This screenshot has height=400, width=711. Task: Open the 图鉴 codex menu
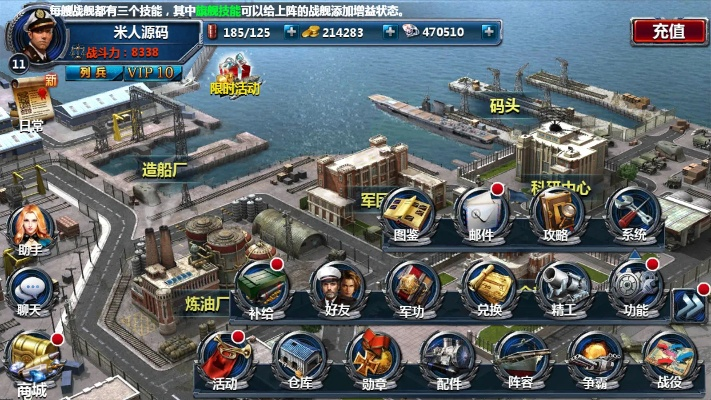407,213
